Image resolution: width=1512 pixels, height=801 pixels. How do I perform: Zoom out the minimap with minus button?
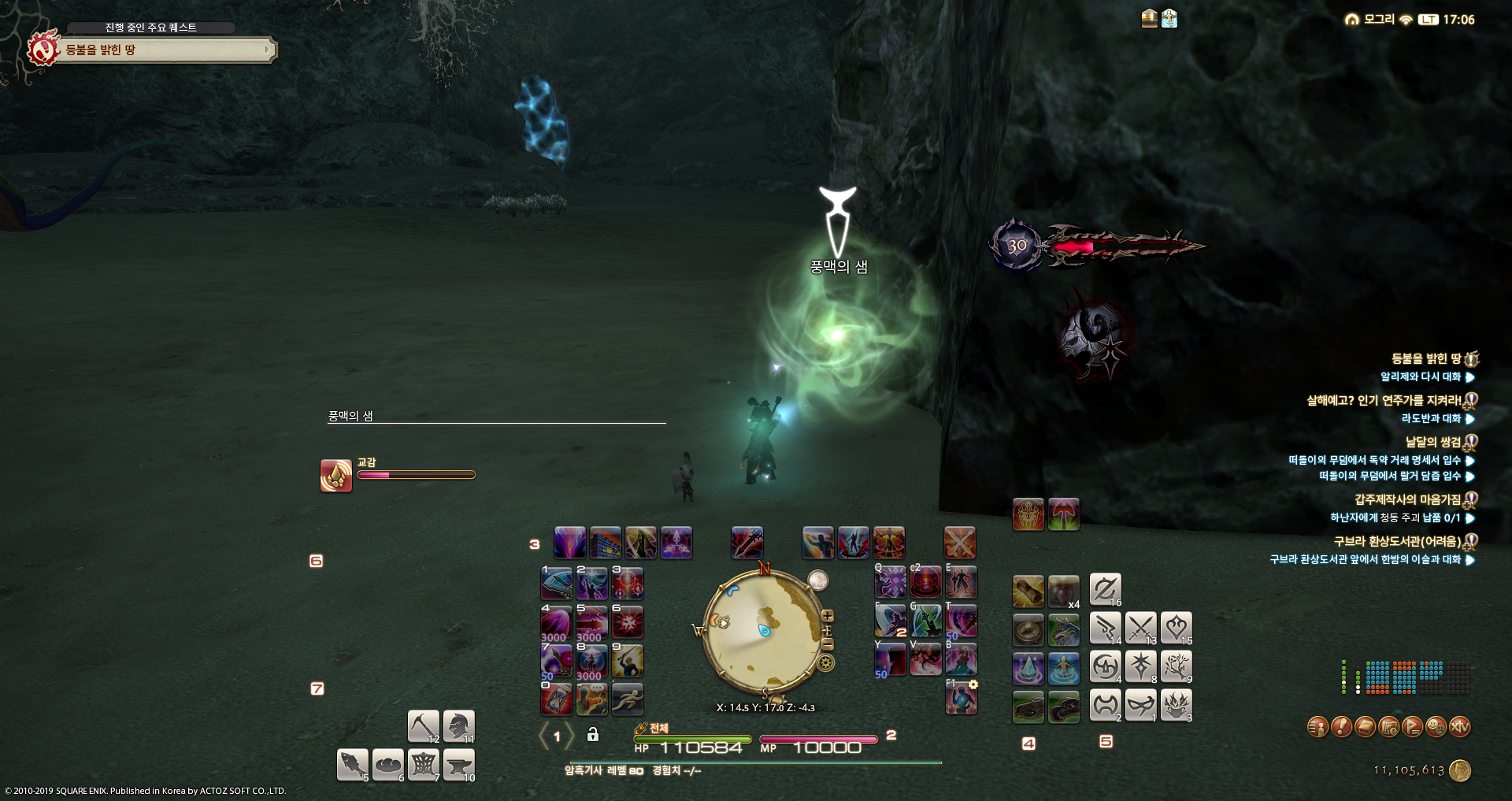pyautogui.click(x=828, y=643)
